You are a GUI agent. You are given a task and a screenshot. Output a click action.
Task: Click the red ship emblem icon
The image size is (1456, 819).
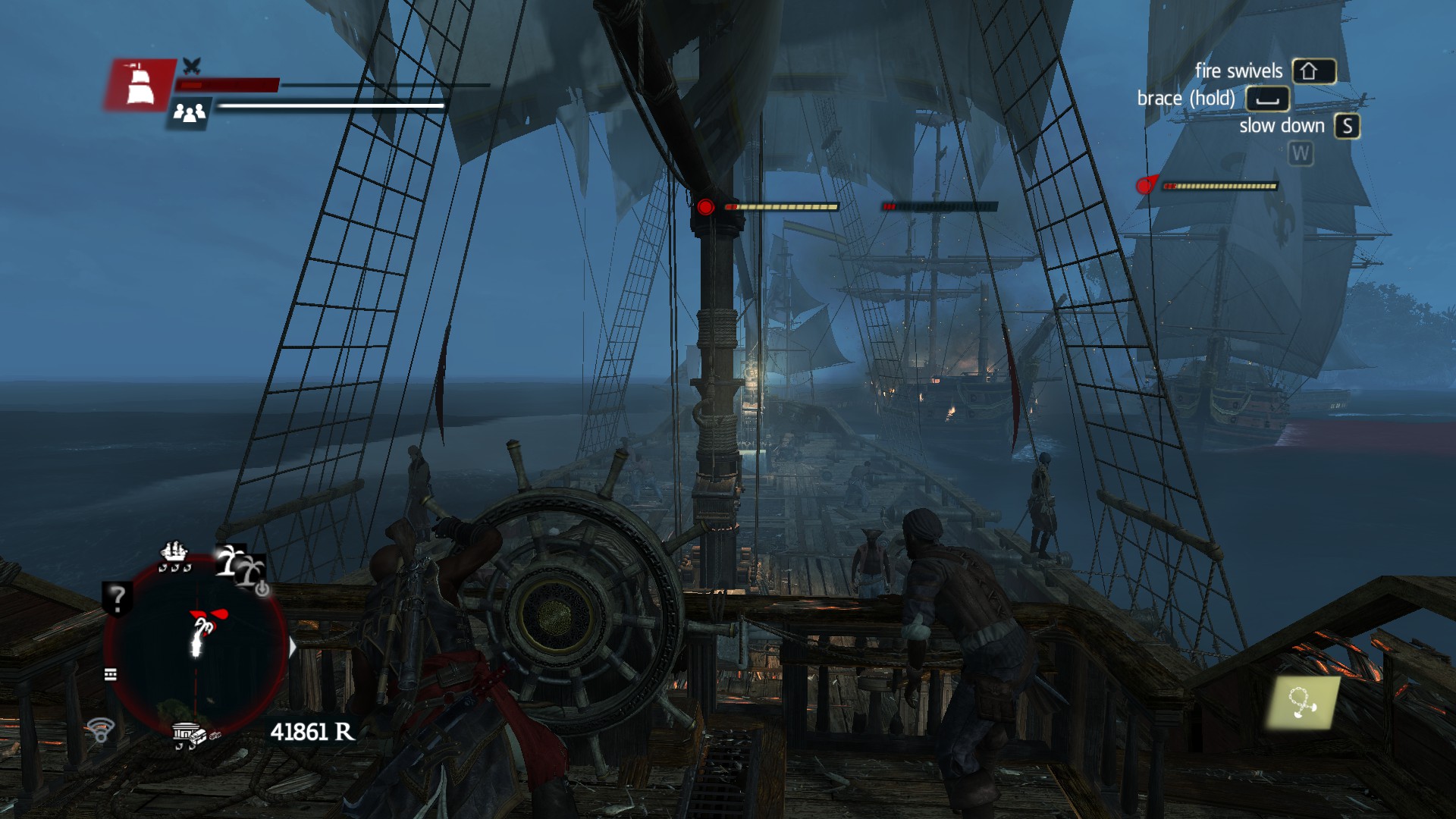(x=140, y=84)
